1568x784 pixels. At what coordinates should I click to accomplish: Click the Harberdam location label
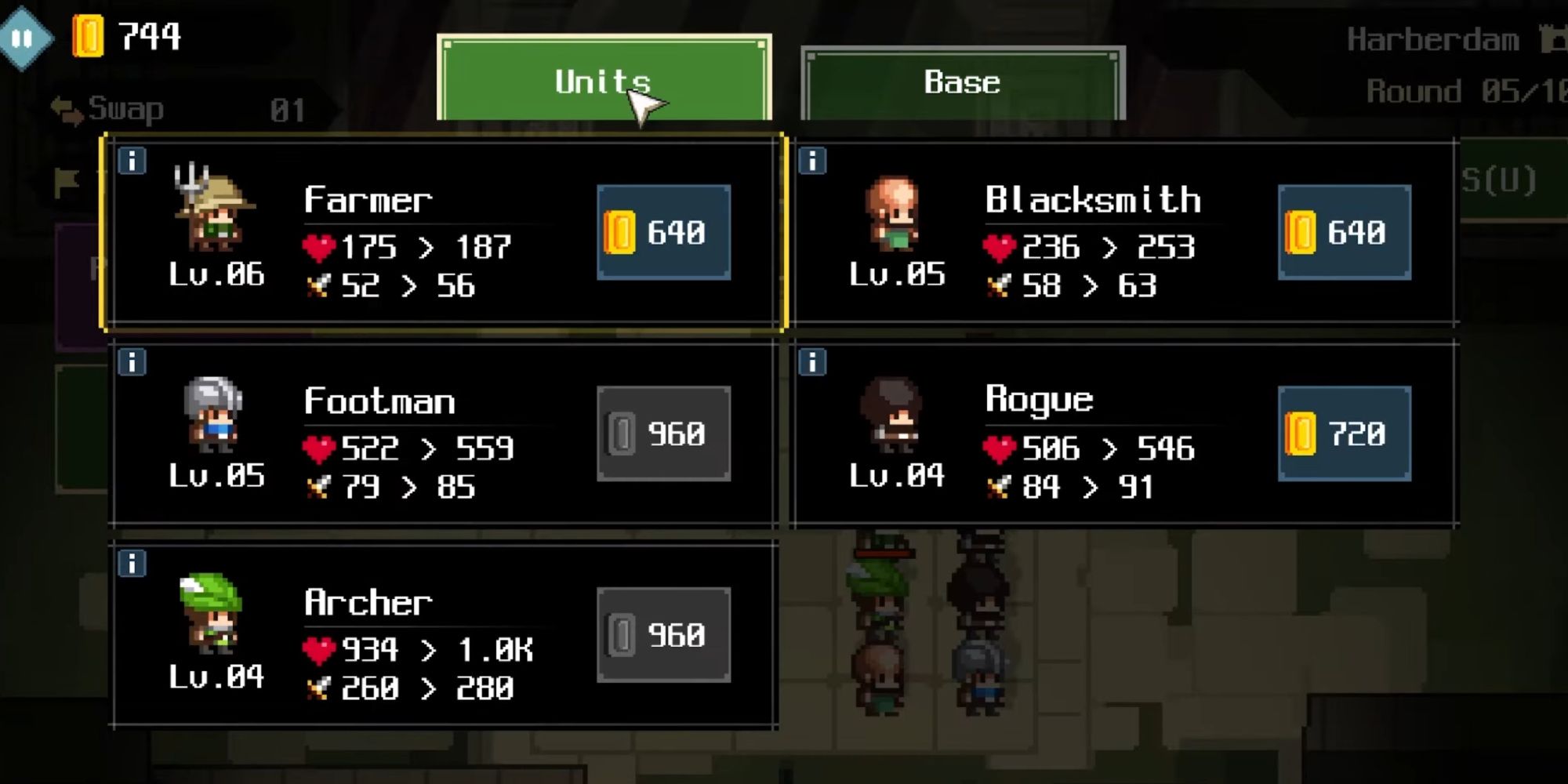tap(1435, 38)
